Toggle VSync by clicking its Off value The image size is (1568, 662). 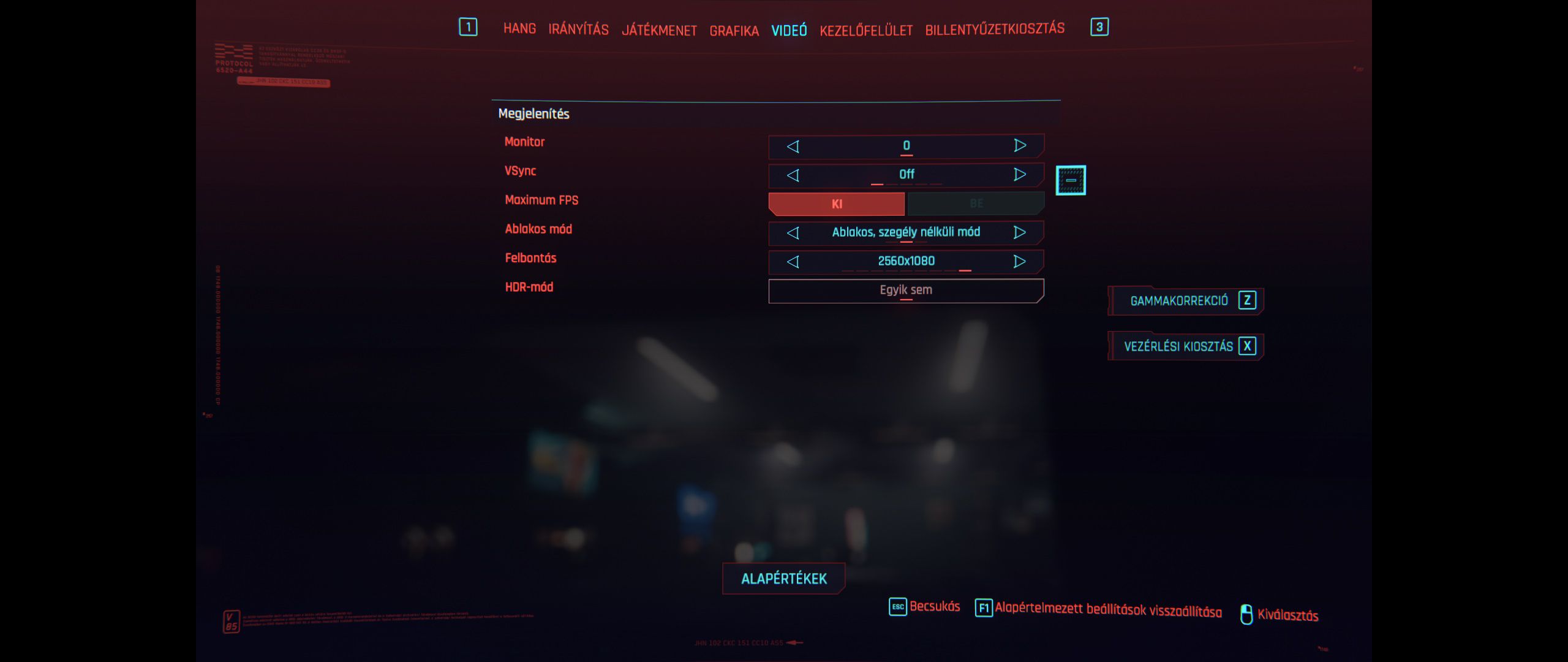pos(905,175)
